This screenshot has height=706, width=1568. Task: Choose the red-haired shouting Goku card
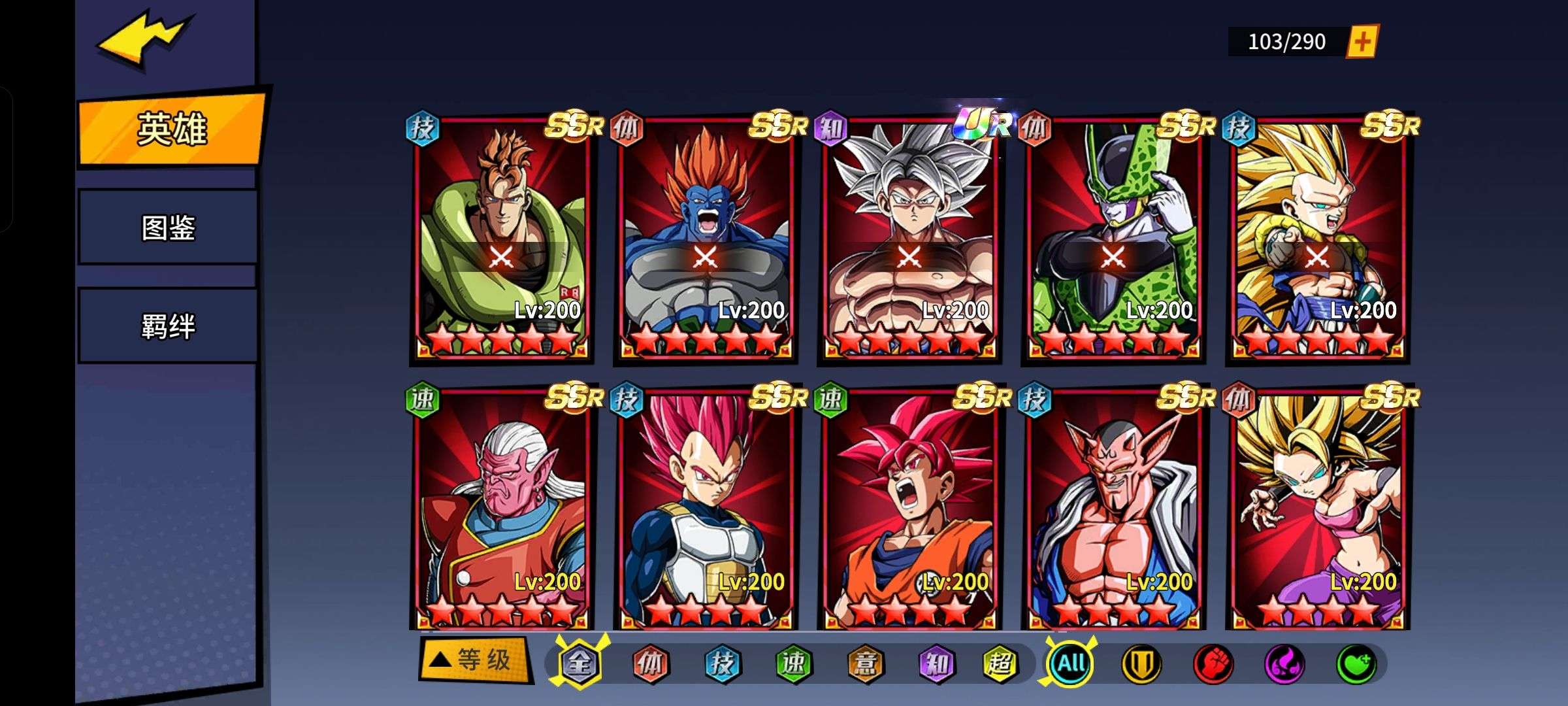pos(909,510)
